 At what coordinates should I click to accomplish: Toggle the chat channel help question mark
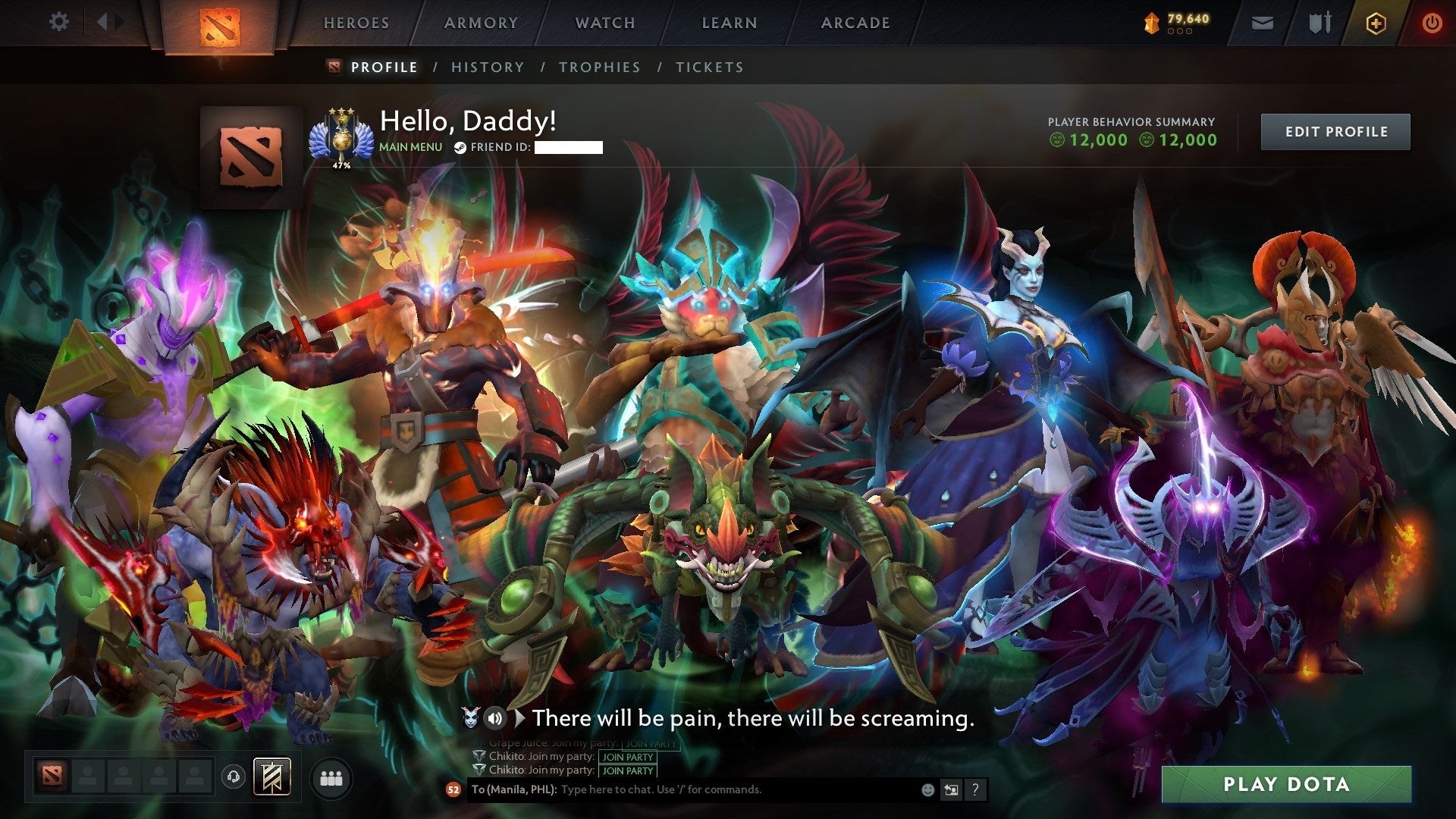point(975,791)
